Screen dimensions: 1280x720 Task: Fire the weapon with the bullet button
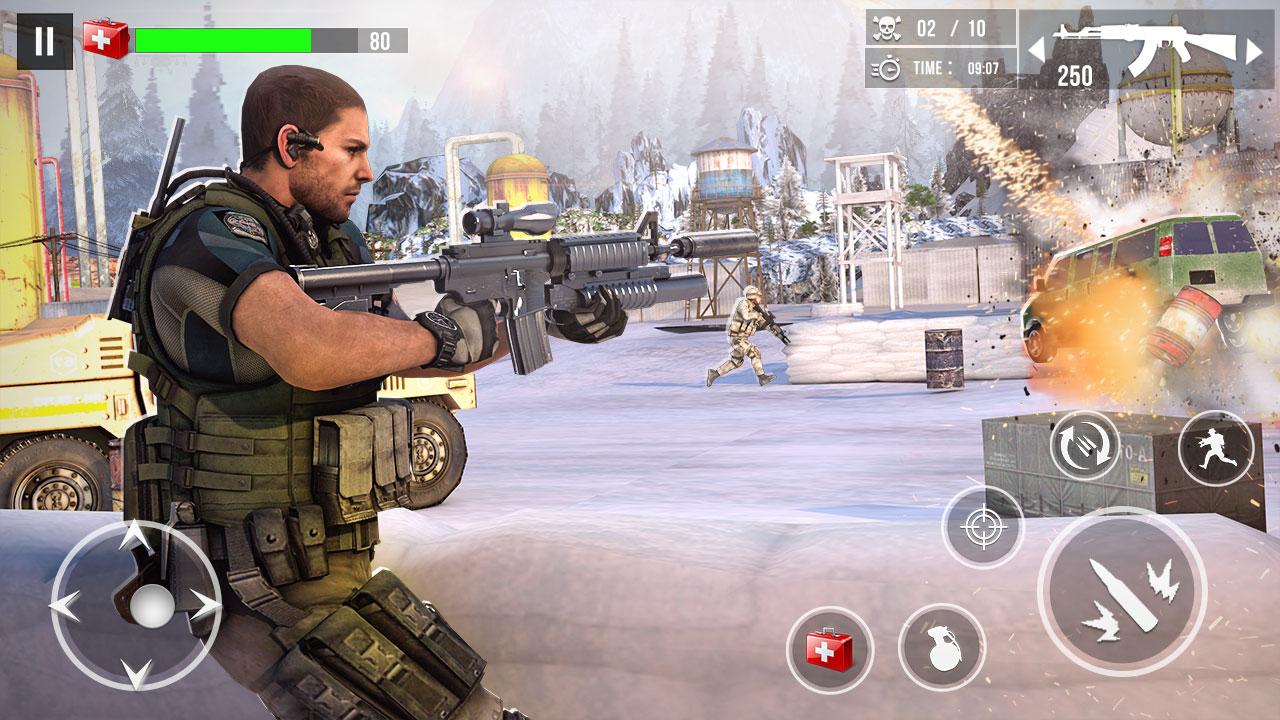coord(1121,591)
